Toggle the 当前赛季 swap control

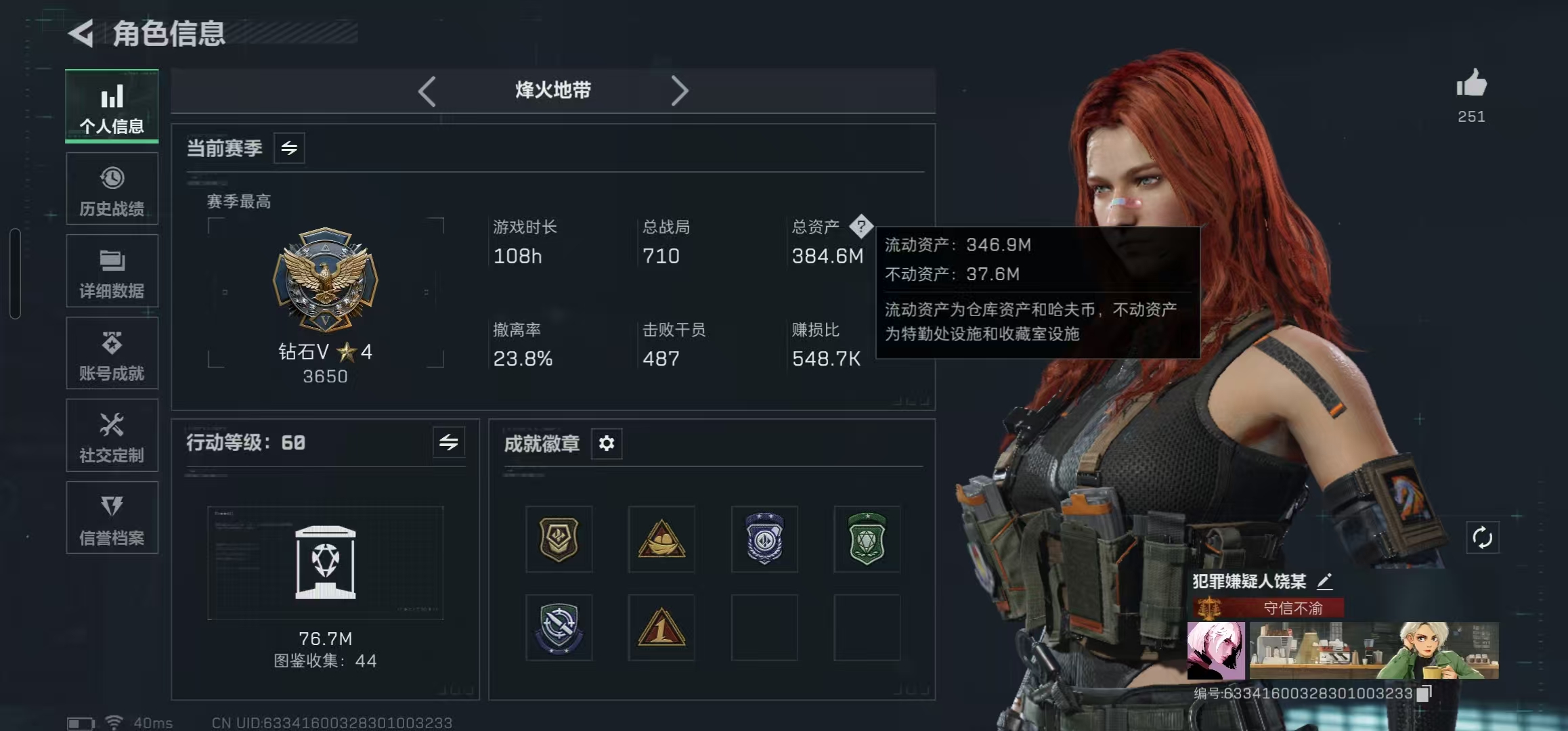[289, 148]
